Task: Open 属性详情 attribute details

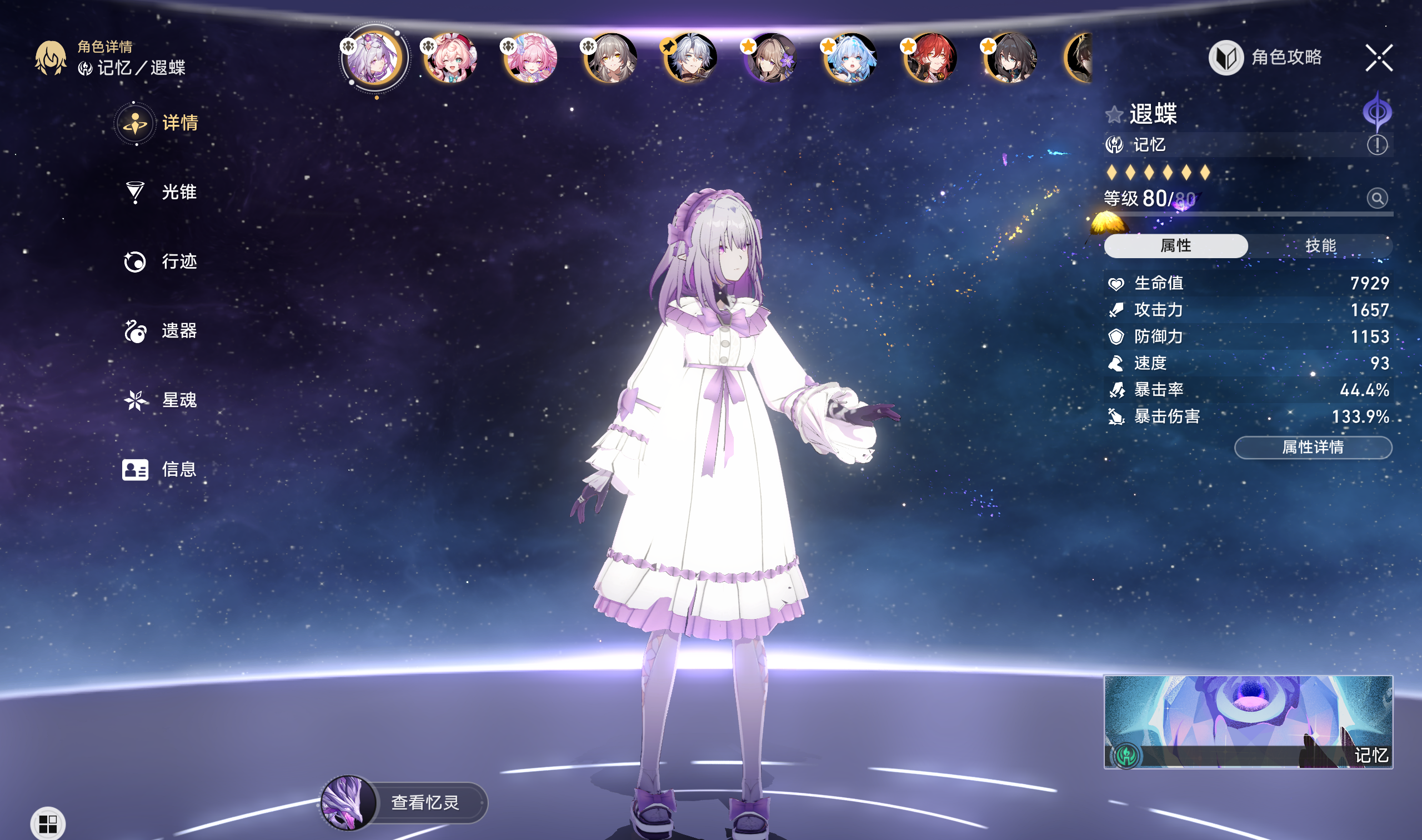Action: pyautogui.click(x=1313, y=447)
